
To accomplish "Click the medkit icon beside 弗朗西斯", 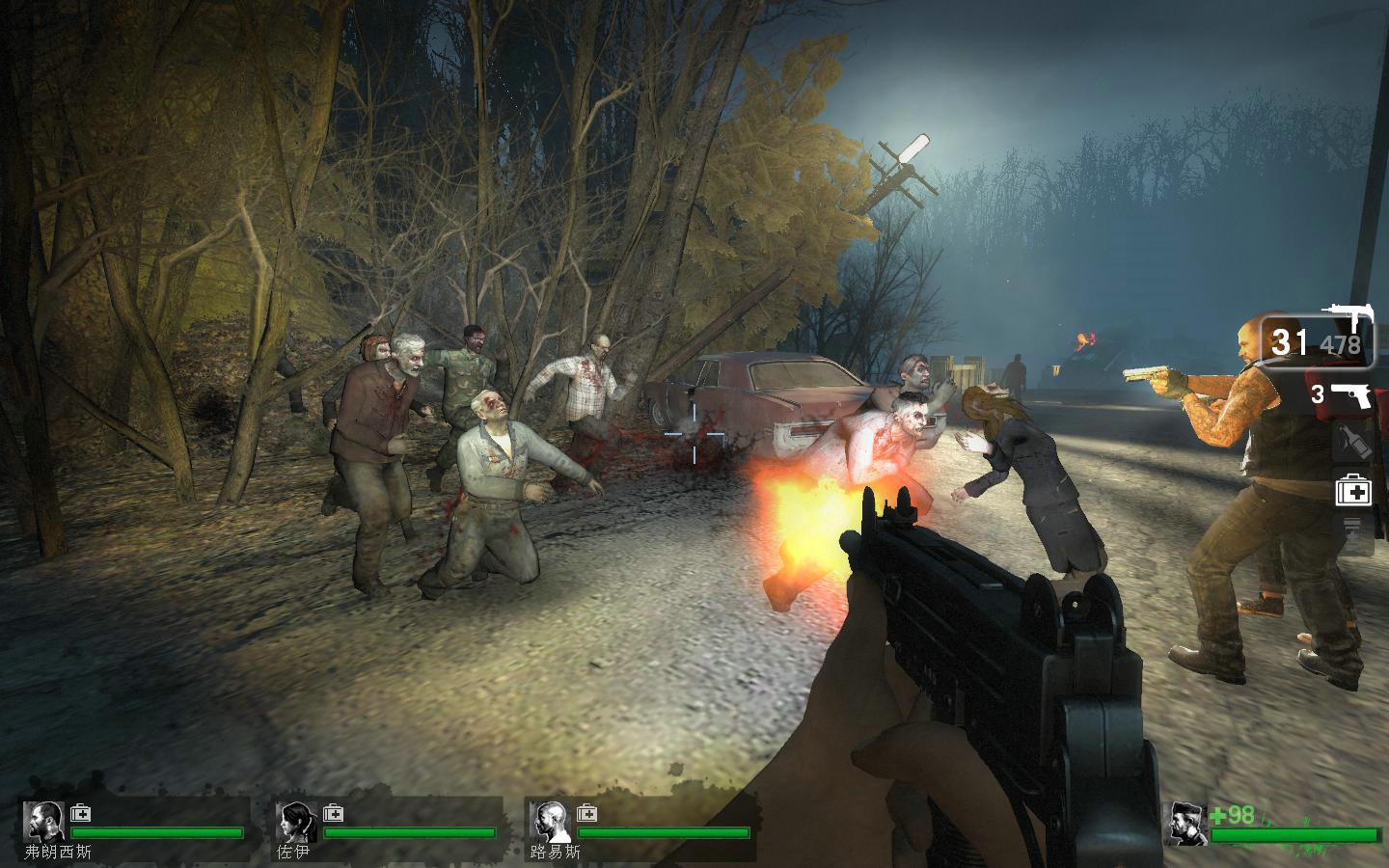I will pos(80,813).
